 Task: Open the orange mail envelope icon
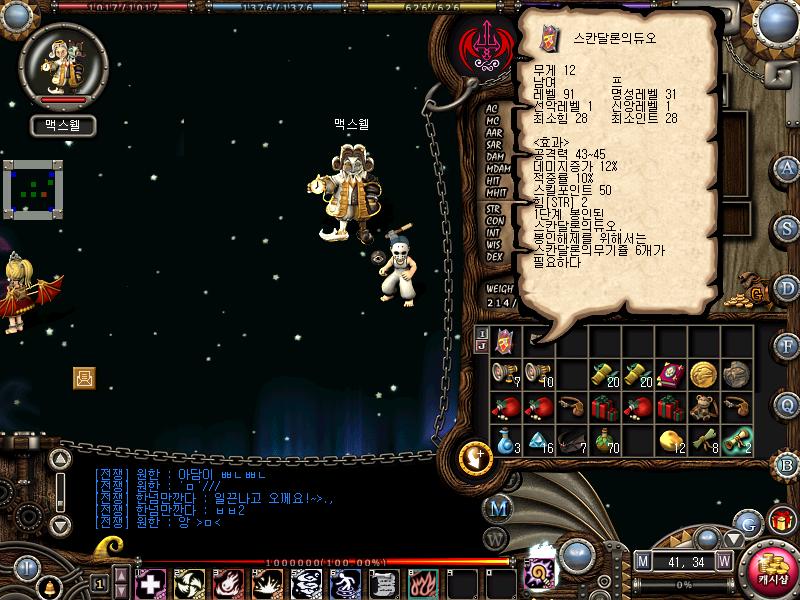pyautogui.click(x=84, y=377)
